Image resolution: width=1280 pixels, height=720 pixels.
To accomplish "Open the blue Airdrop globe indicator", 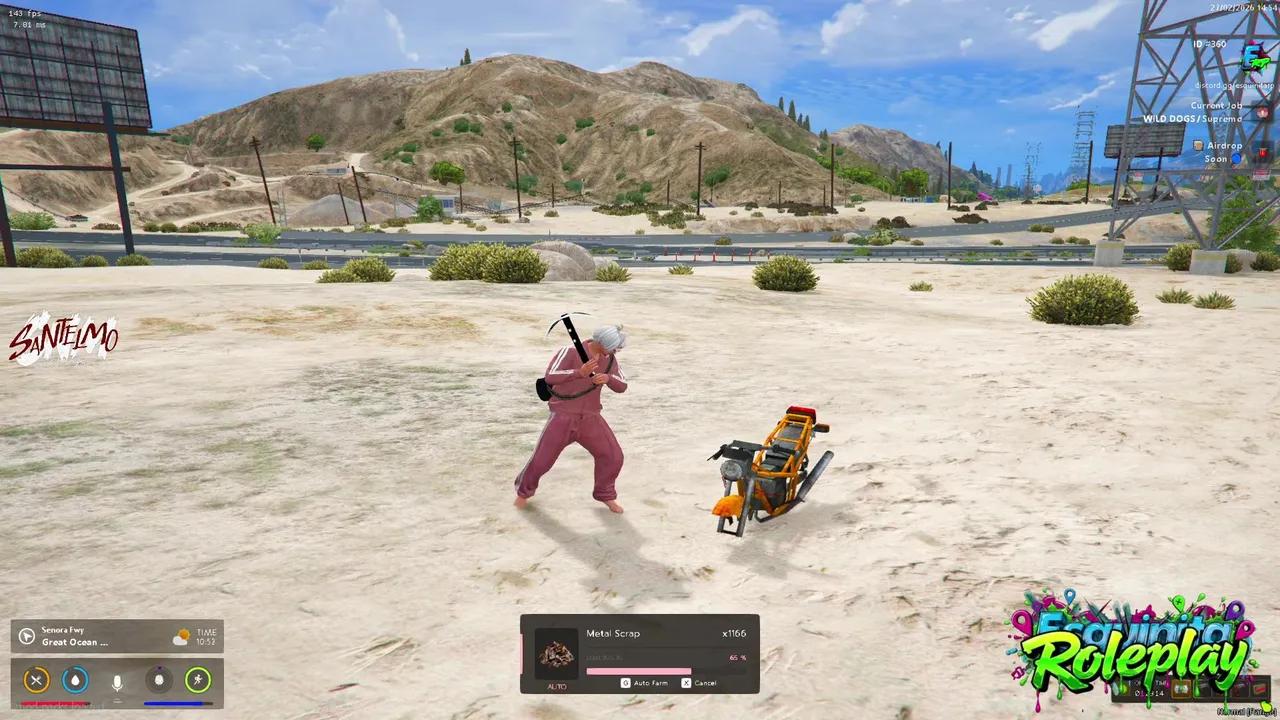I will [1236, 158].
